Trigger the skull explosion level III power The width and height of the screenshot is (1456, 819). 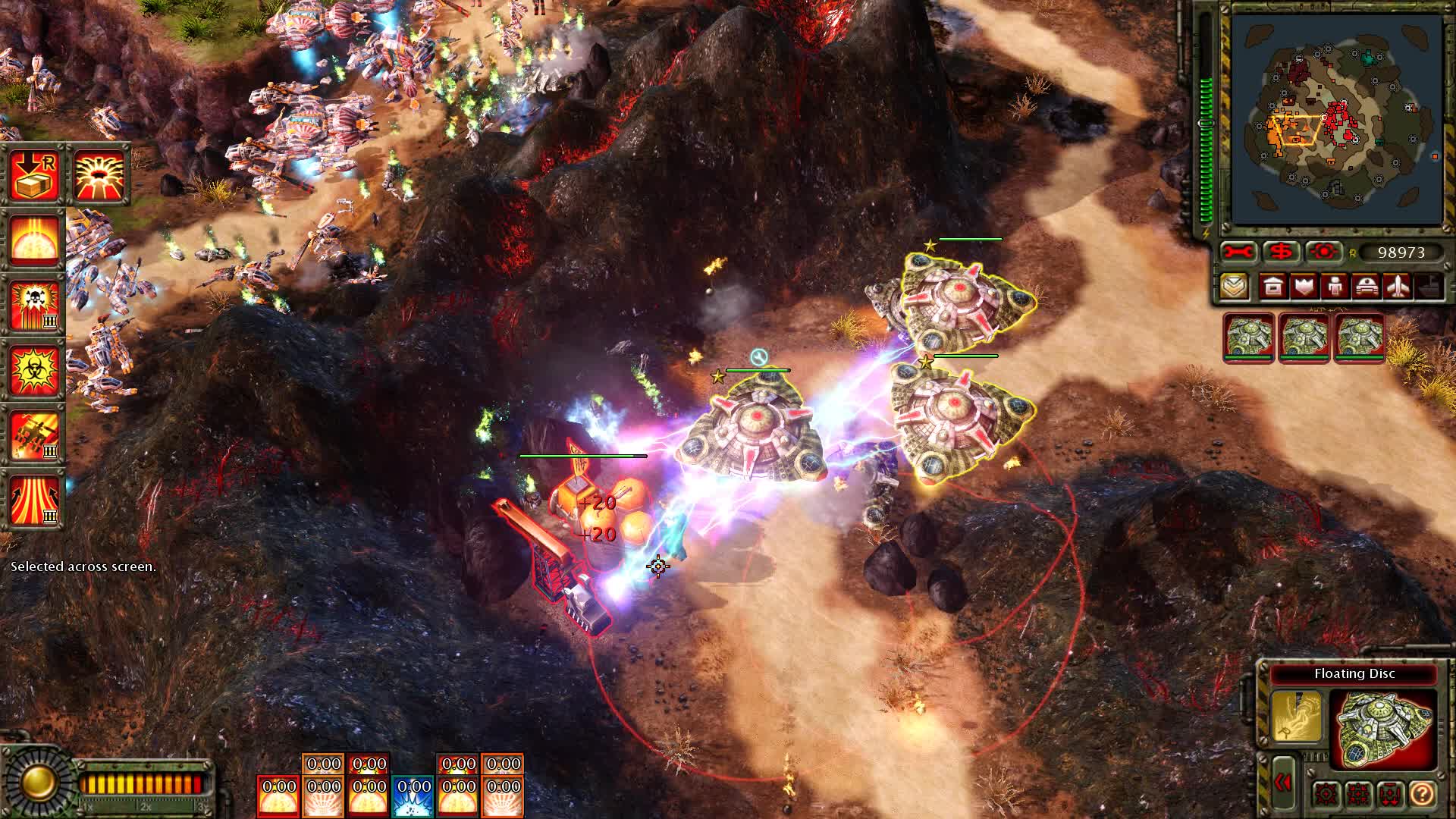pyautogui.click(x=35, y=305)
